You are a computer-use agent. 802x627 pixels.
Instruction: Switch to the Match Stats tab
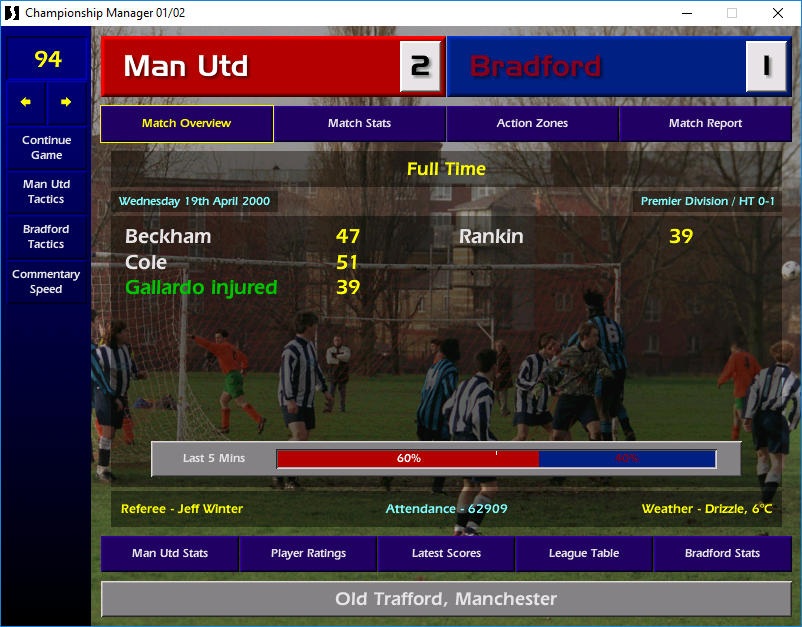359,124
